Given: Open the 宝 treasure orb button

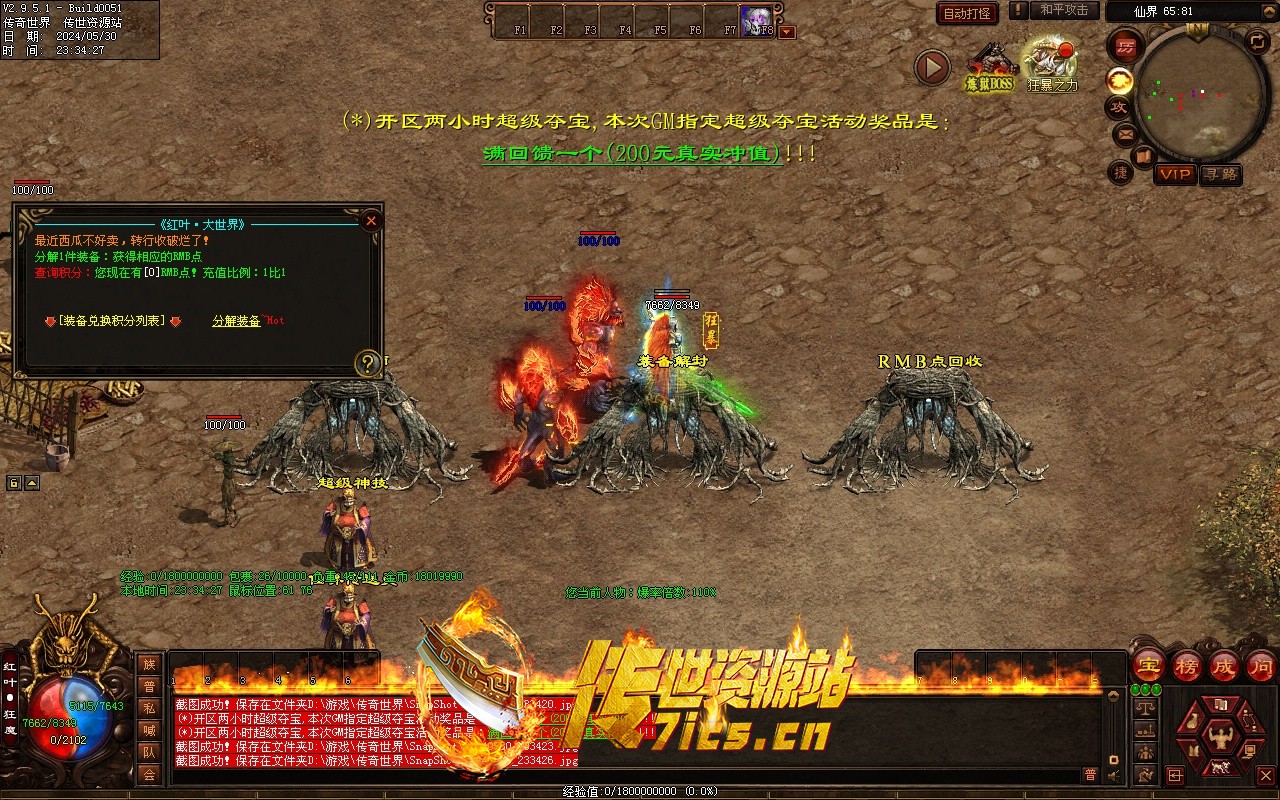Looking at the screenshot, I should (1148, 665).
